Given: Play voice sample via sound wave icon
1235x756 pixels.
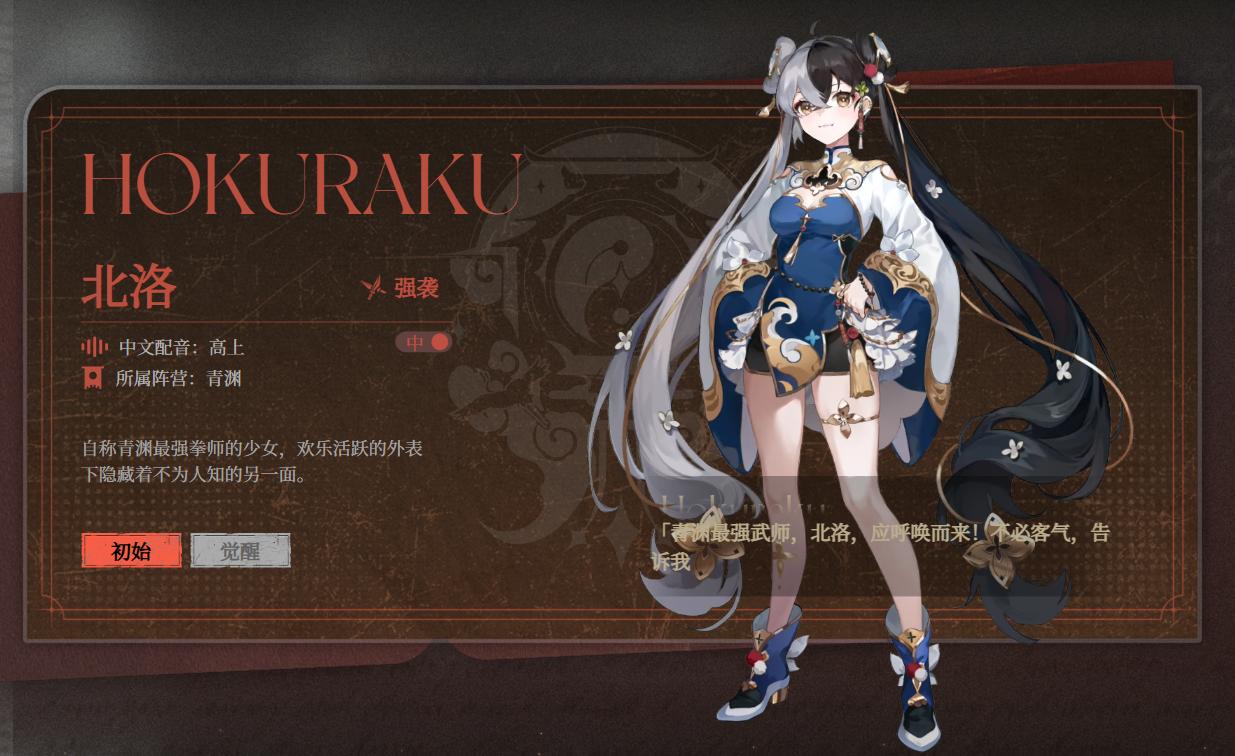Looking at the screenshot, I should pos(94,347).
